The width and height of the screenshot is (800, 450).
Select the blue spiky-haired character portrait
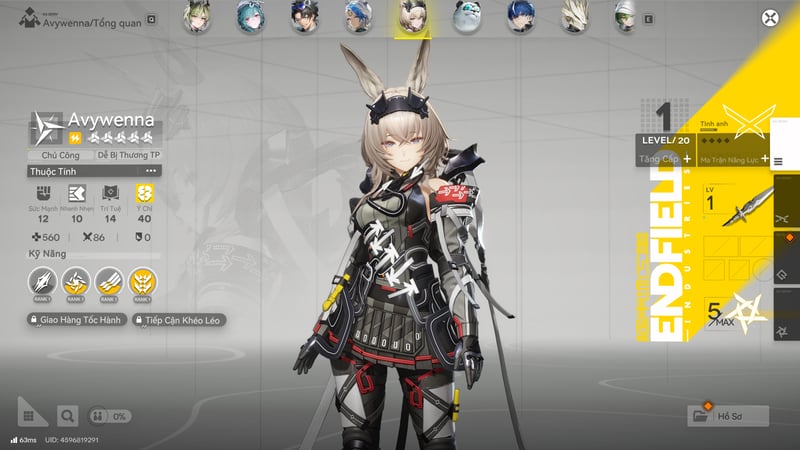pos(520,16)
